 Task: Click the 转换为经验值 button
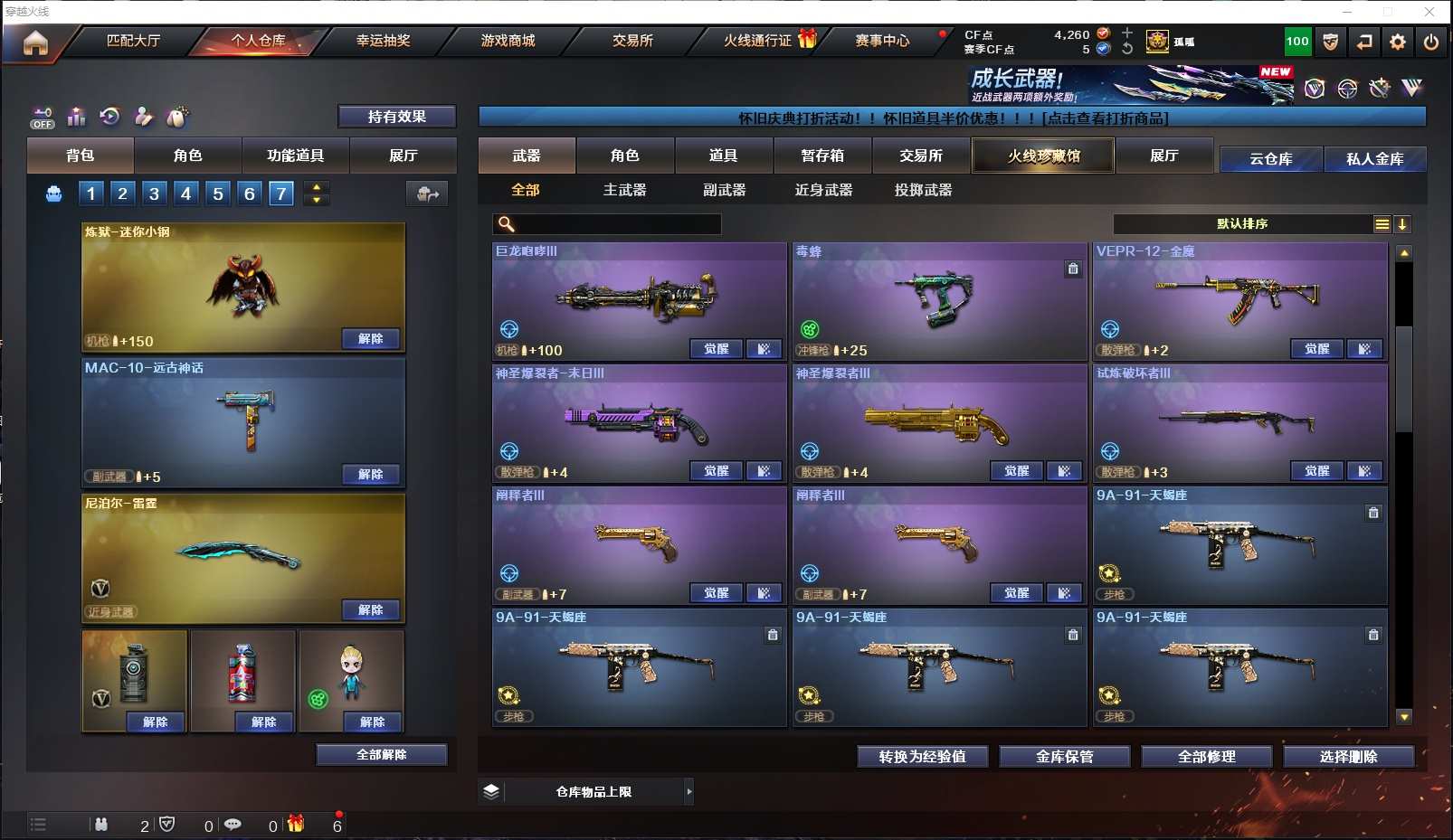pos(922,757)
